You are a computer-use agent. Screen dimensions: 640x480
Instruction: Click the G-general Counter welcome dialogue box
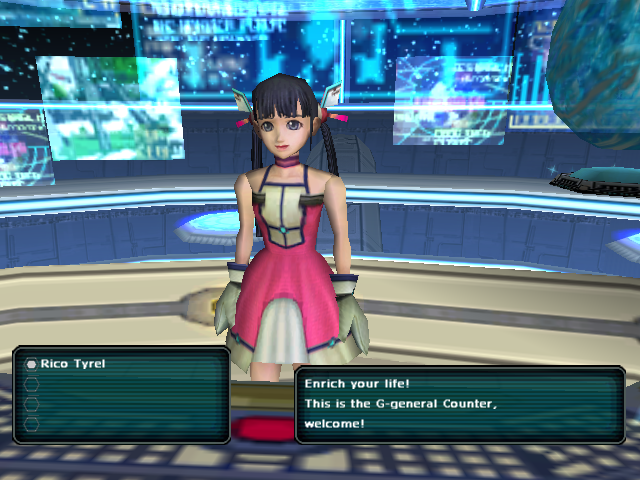tap(459, 404)
